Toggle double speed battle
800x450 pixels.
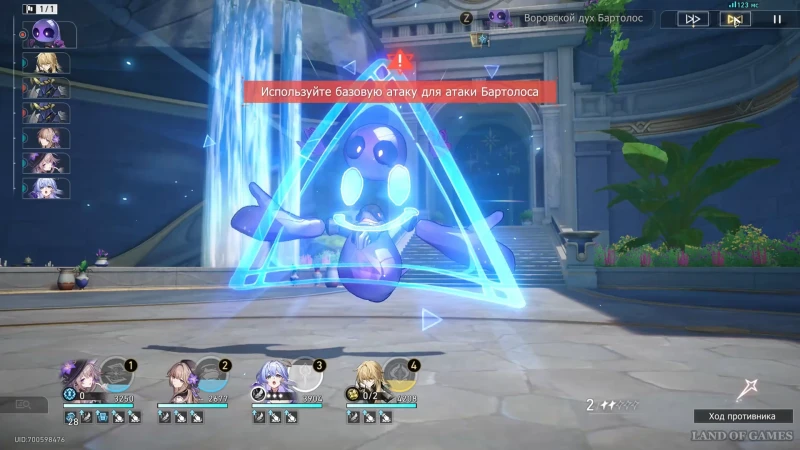click(x=692, y=18)
